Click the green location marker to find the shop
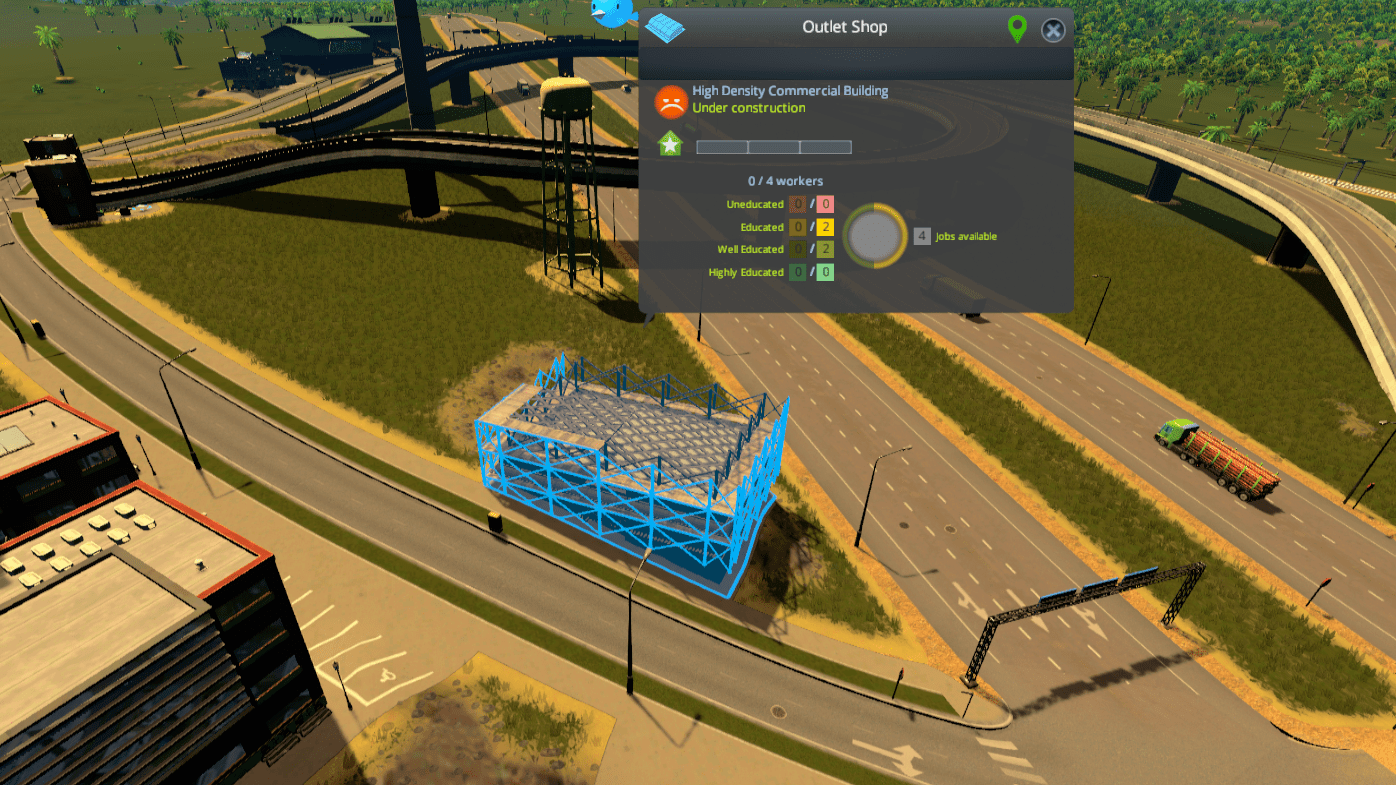 click(1016, 29)
